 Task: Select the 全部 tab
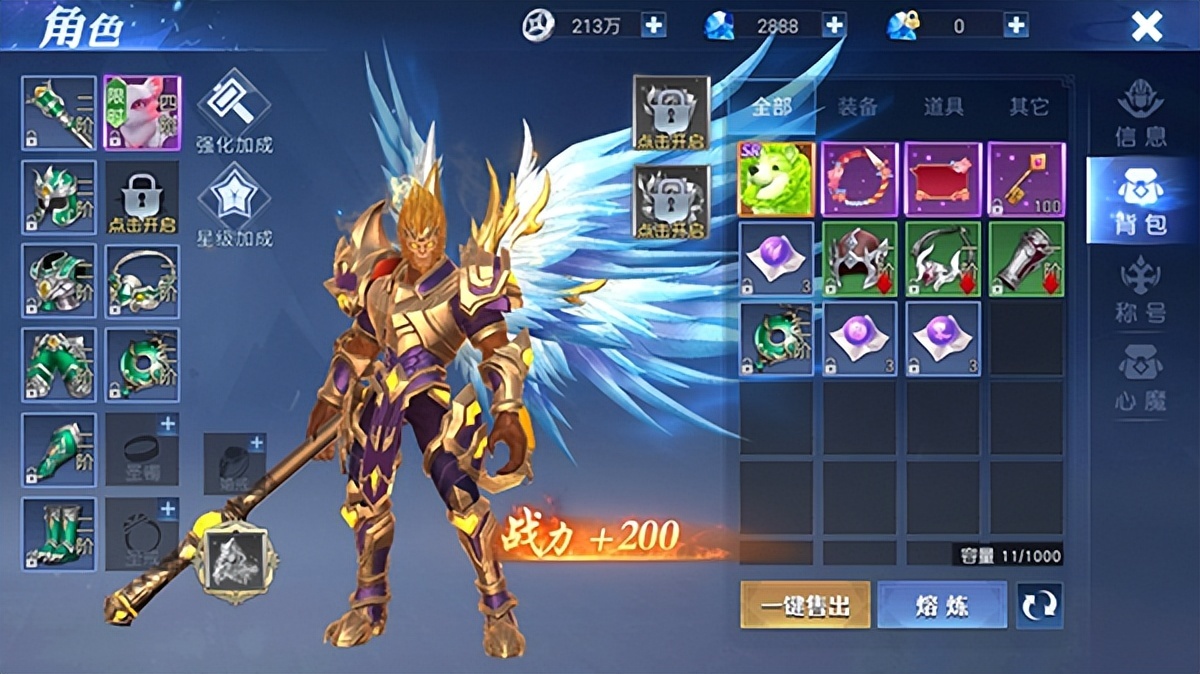pyautogui.click(x=772, y=107)
